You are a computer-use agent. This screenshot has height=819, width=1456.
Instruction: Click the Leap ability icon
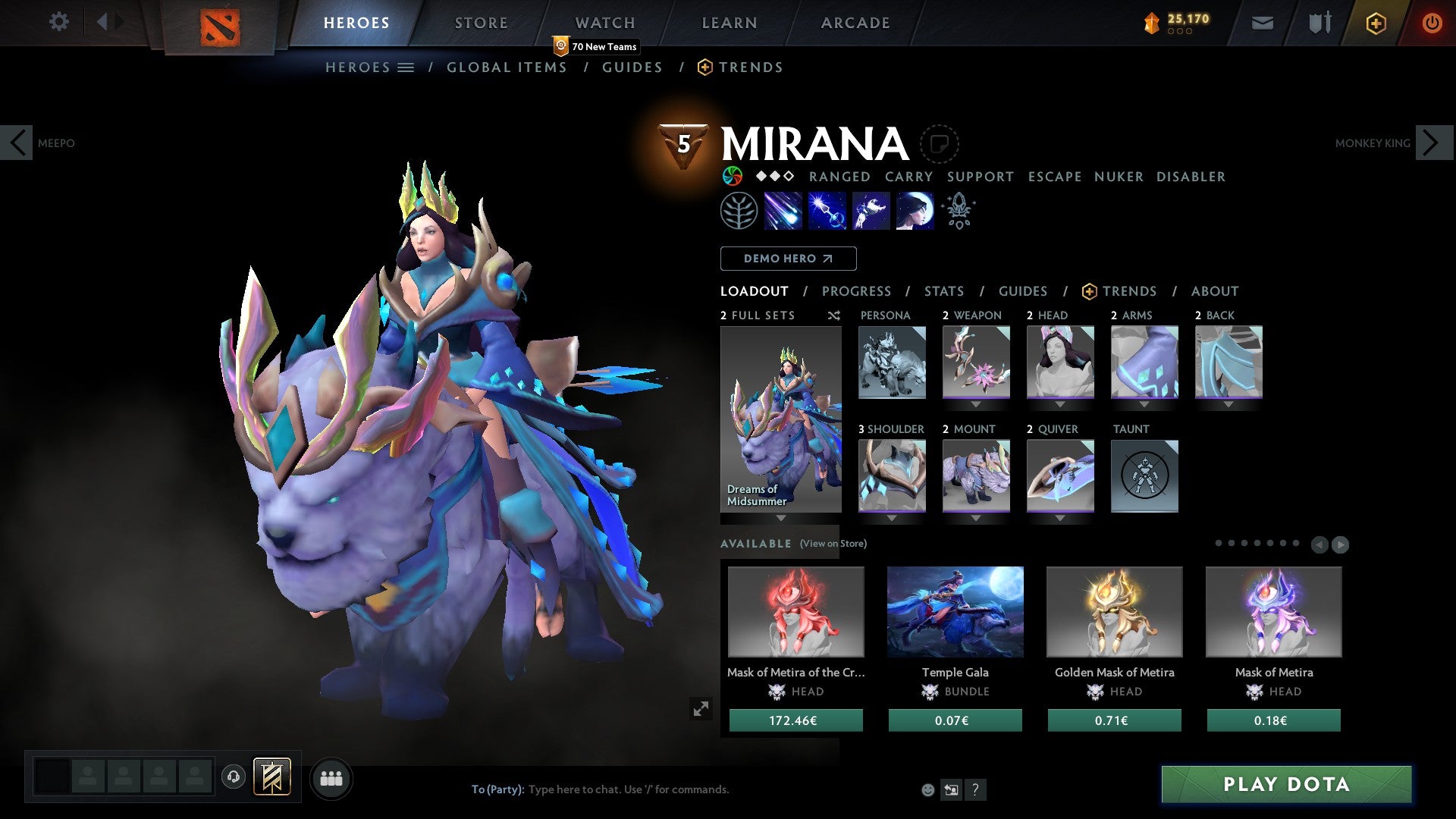point(871,211)
